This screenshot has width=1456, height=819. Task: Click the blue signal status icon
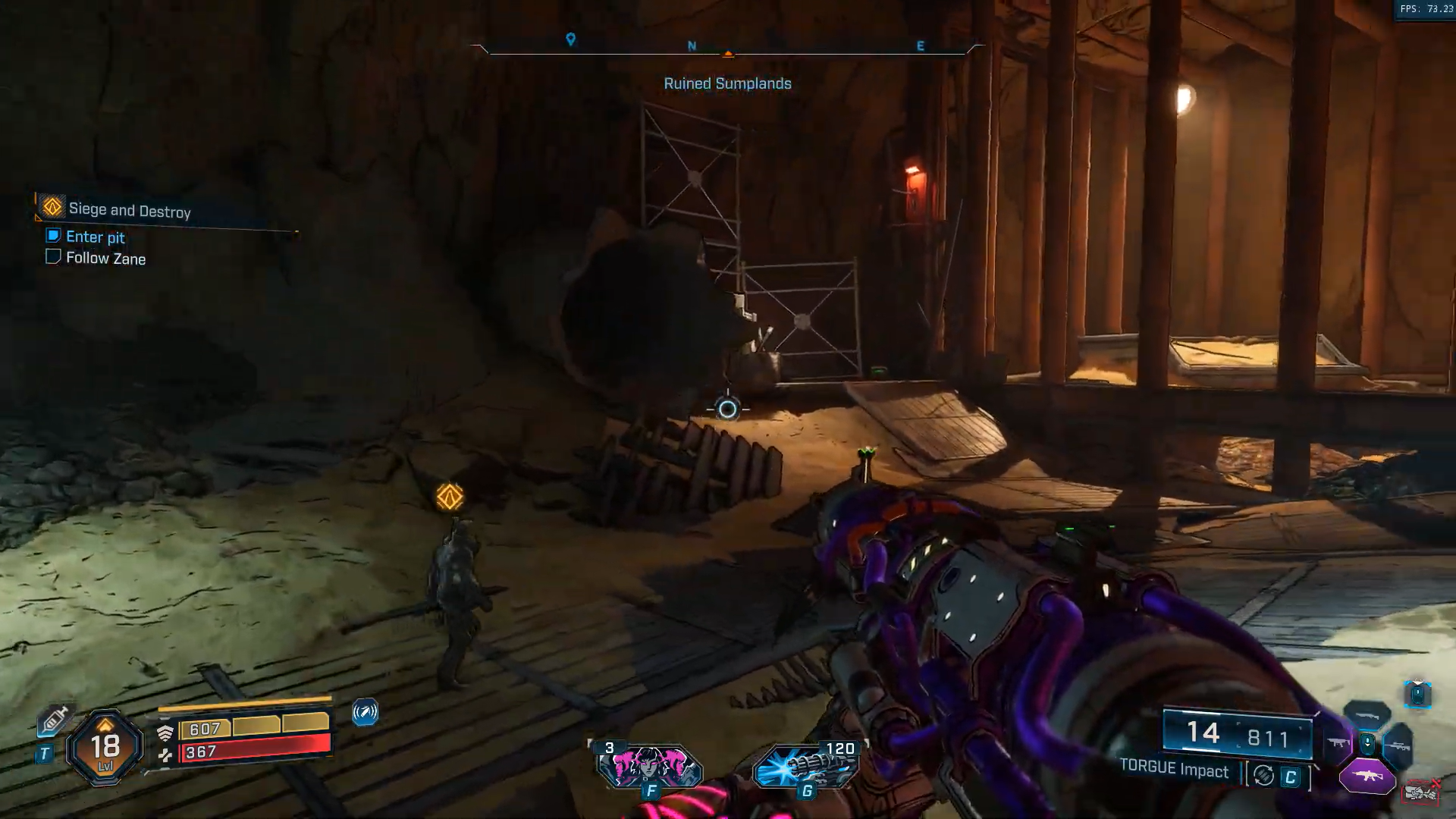(365, 712)
